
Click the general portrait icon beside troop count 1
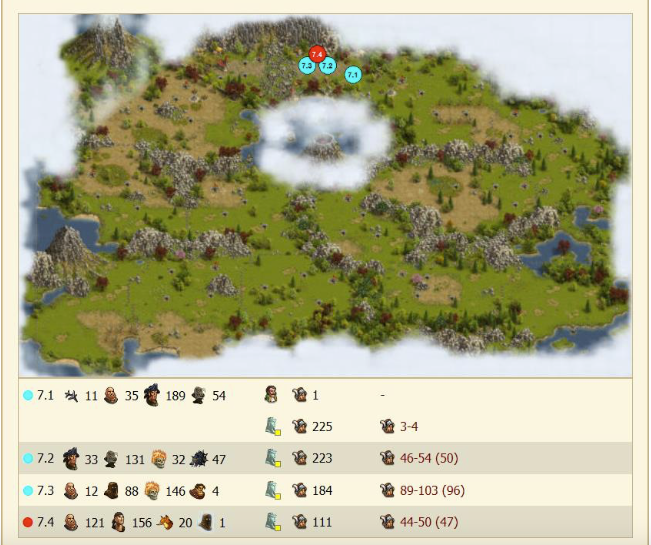[x=273, y=395]
